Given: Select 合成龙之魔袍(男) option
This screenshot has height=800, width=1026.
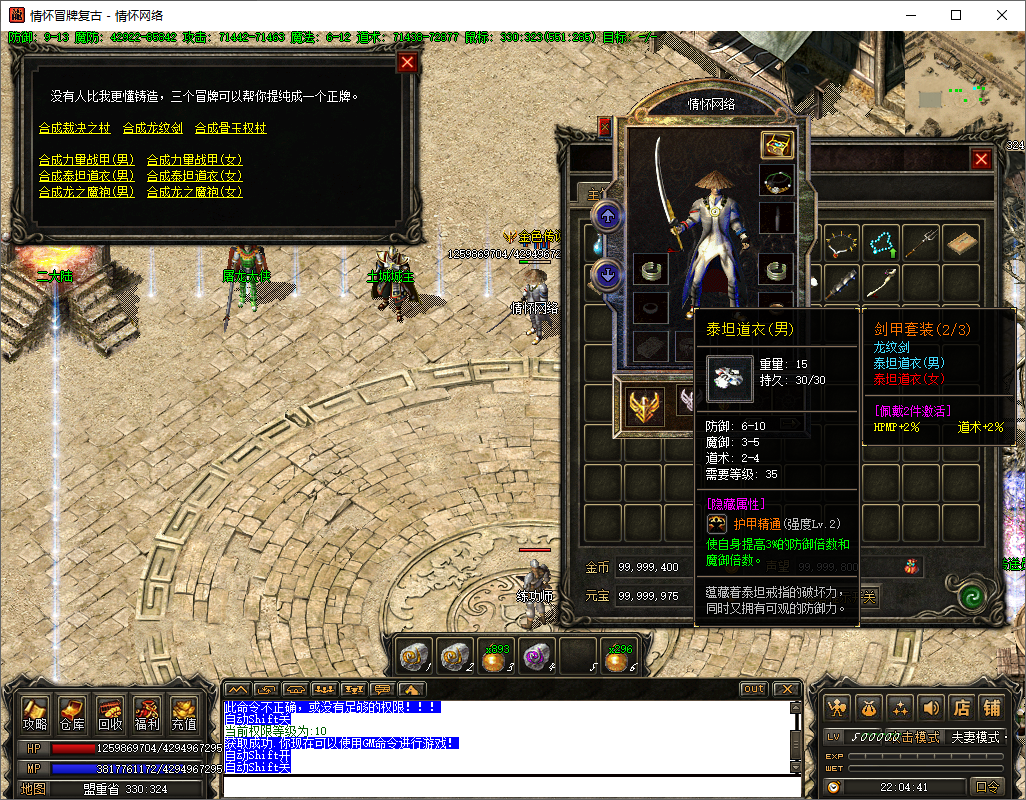Looking at the screenshot, I should [86, 192].
